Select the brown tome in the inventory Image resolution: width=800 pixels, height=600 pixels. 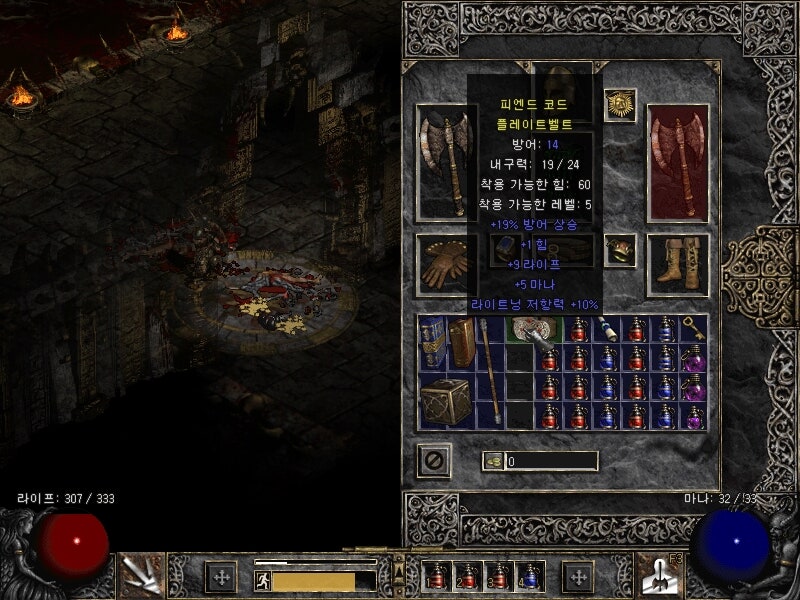click(x=461, y=341)
